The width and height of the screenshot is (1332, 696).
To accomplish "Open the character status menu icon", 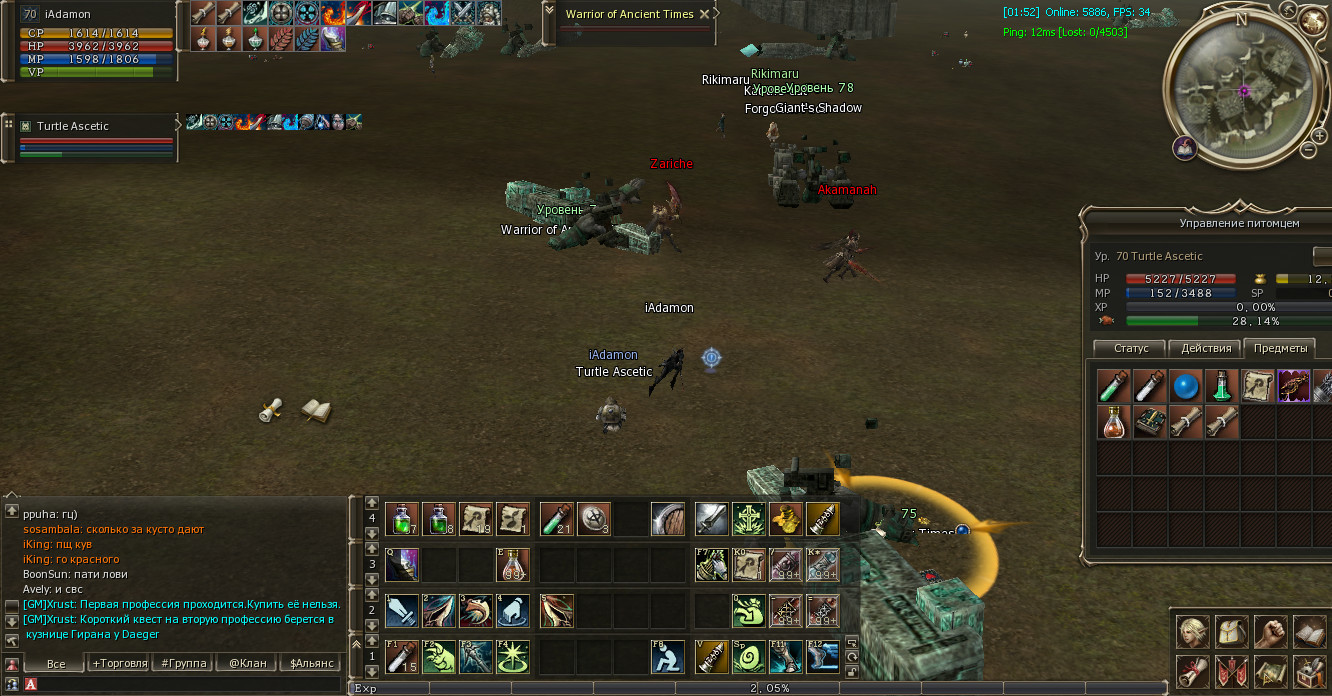I will coord(1191,632).
